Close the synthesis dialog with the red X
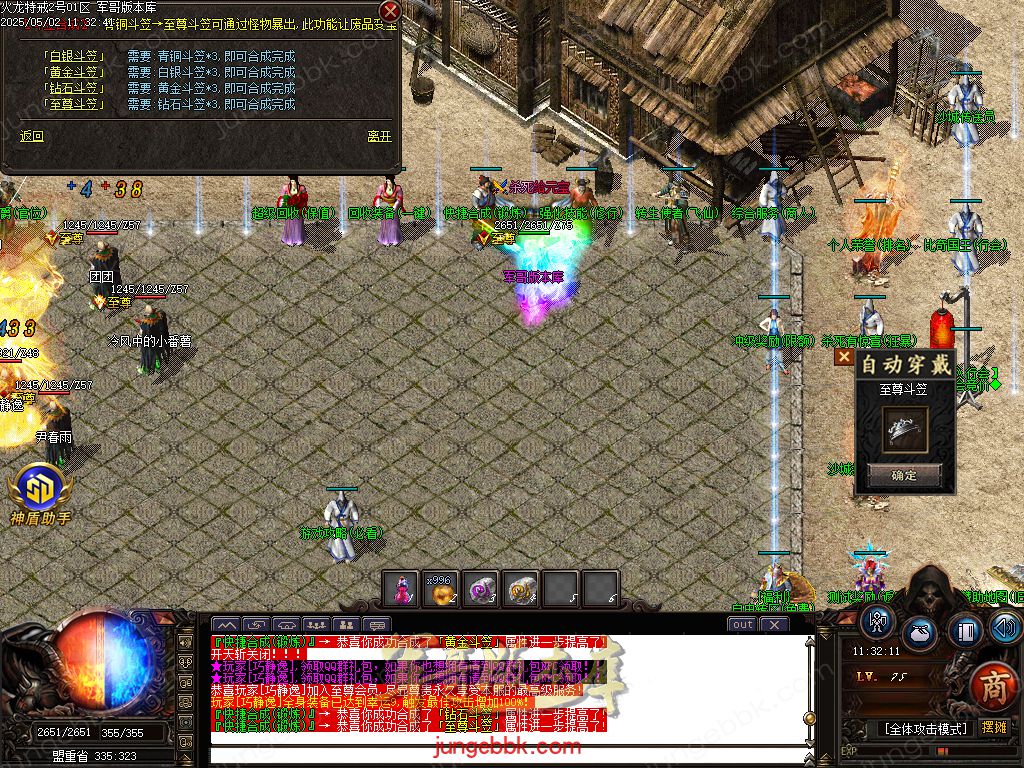Image resolution: width=1024 pixels, height=768 pixels. pos(390,11)
